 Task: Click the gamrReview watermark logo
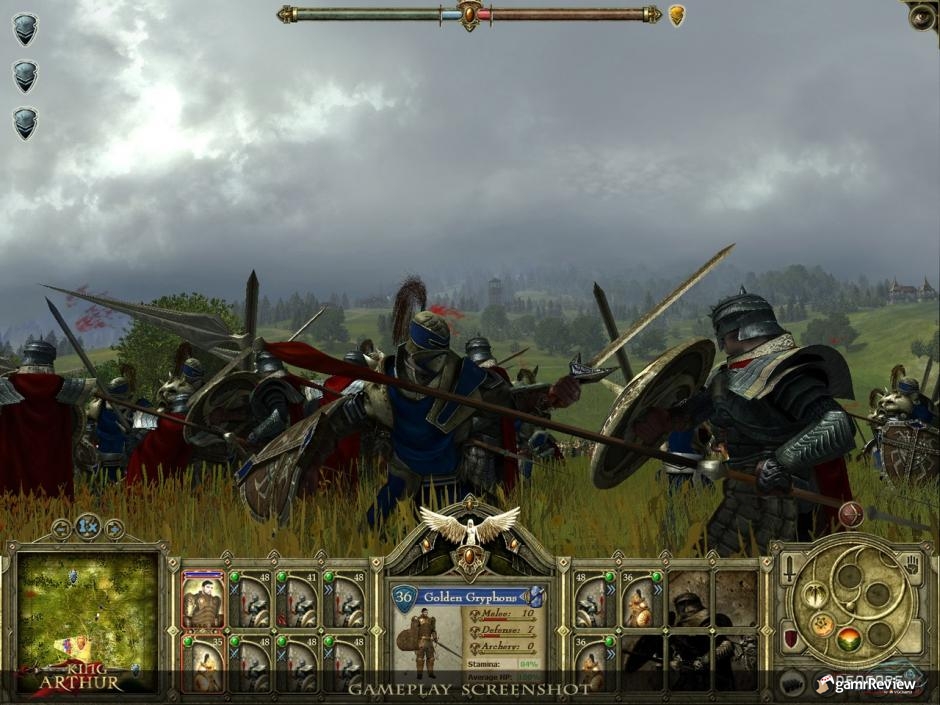pyautogui.click(x=866, y=684)
